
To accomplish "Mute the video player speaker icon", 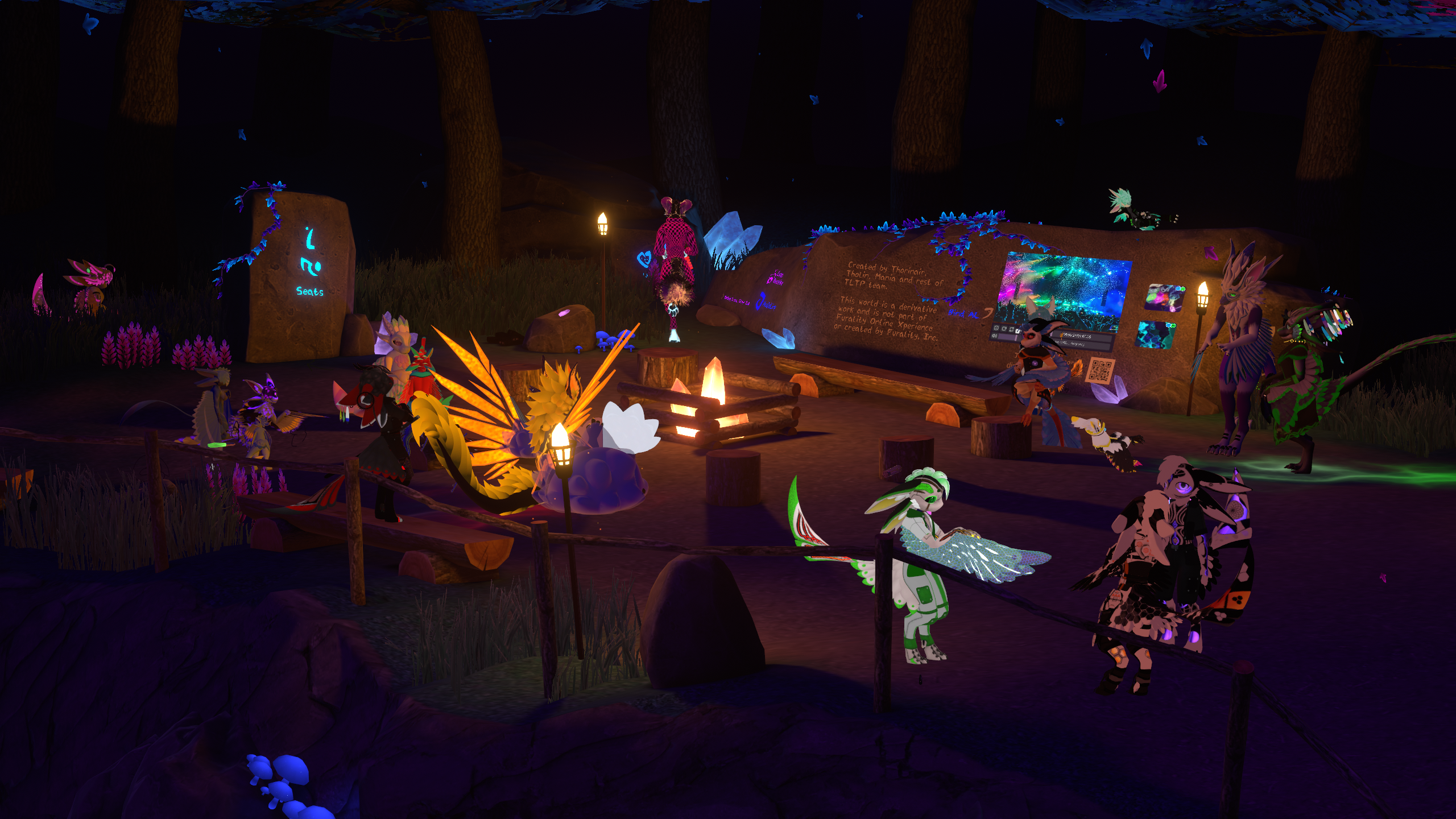I will [x=995, y=336].
